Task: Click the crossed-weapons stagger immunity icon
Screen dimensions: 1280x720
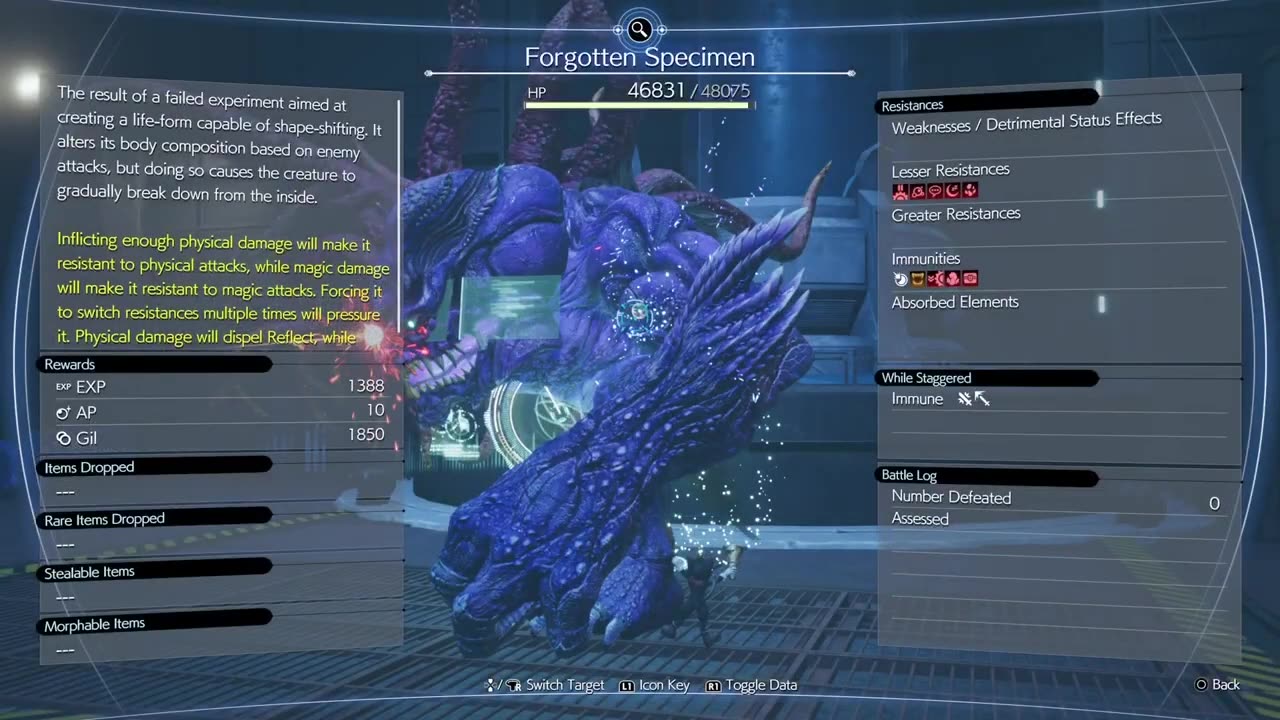Action: coord(965,399)
